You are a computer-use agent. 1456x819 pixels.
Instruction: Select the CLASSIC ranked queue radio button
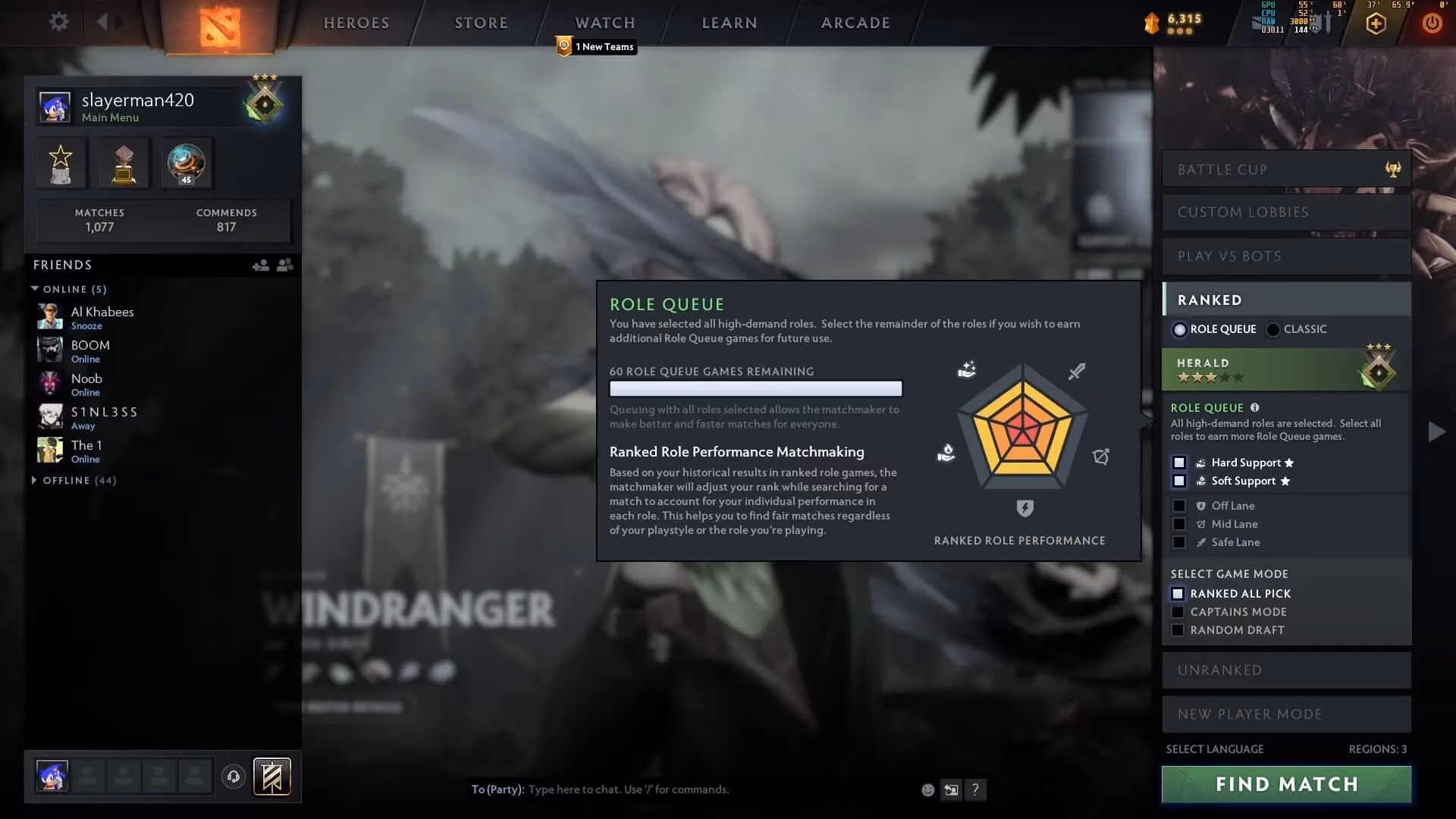pyautogui.click(x=1272, y=329)
